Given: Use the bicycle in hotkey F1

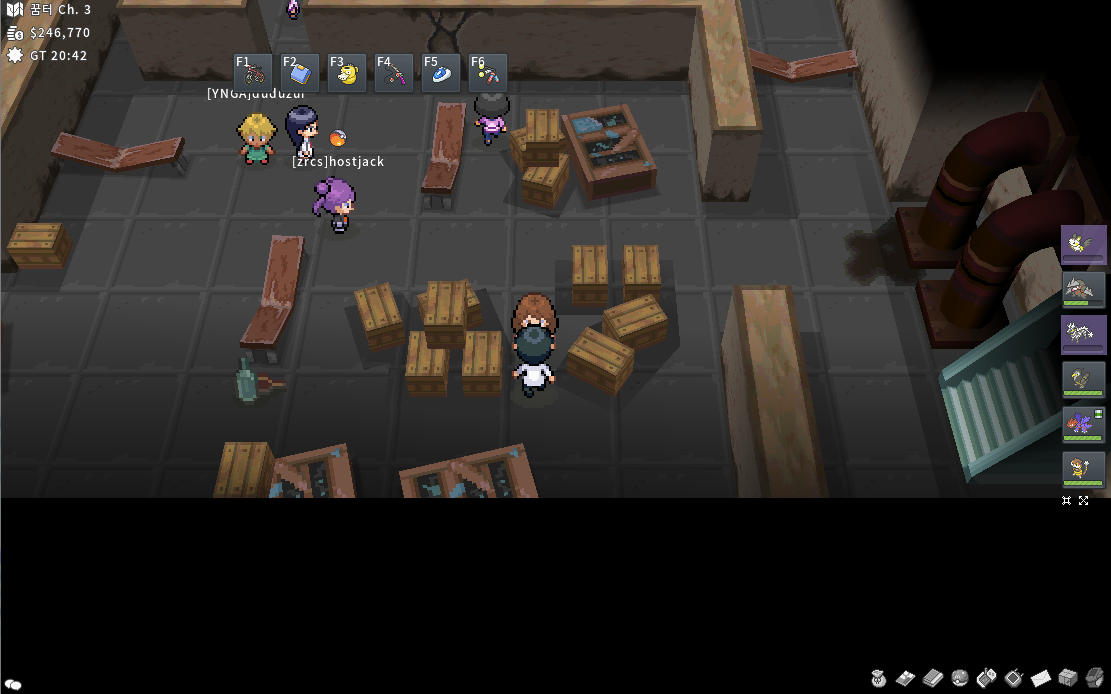Looking at the screenshot, I should (253, 73).
